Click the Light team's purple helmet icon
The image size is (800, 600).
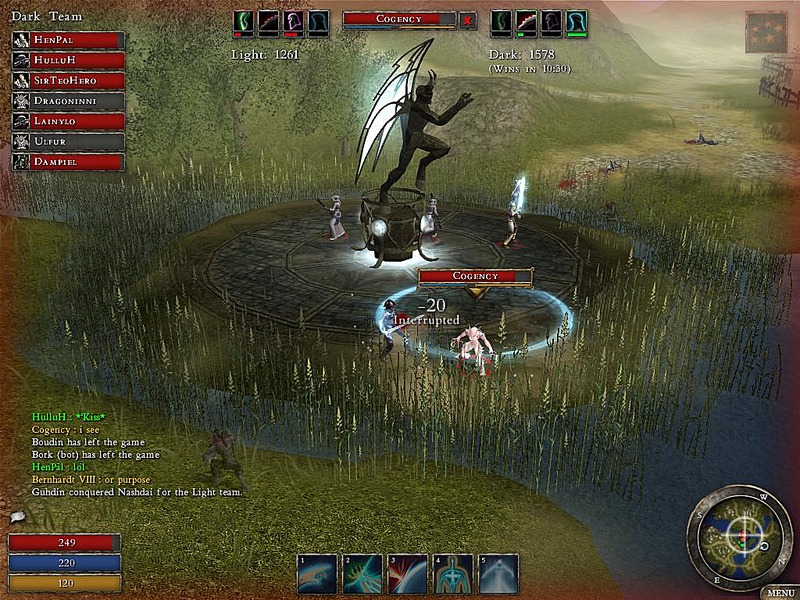(x=293, y=21)
